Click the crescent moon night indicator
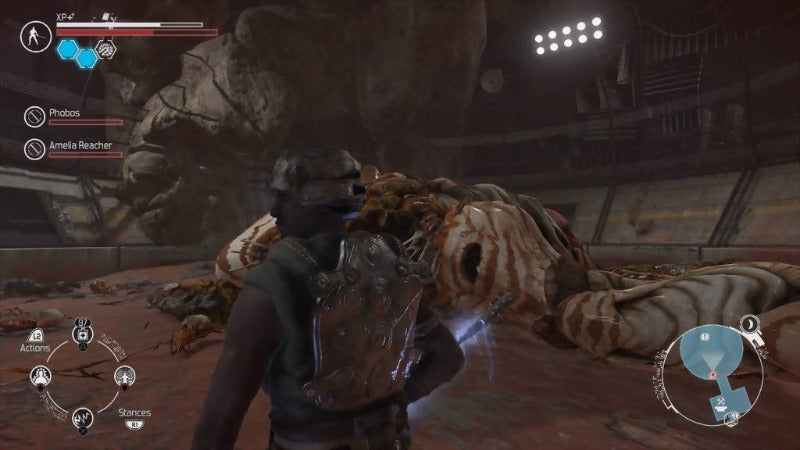The width and height of the screenshot is (800, 450). click(749, 322)
